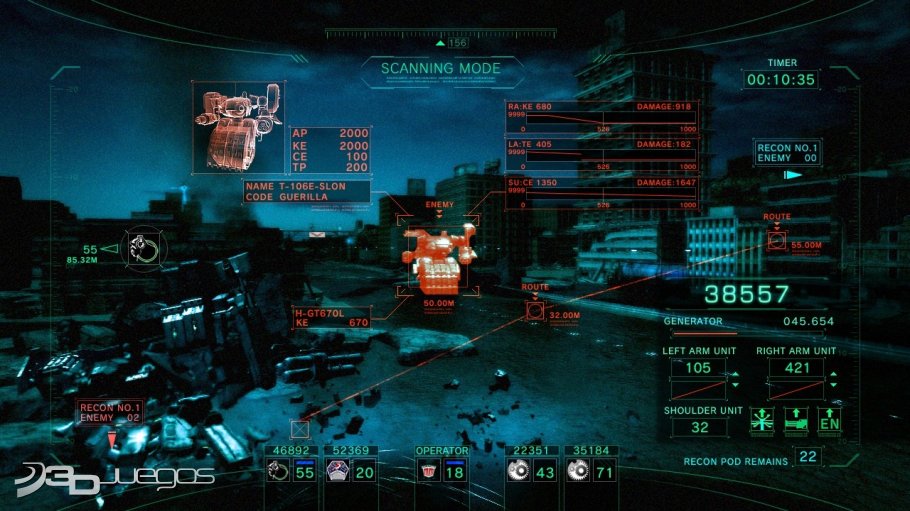Viewport: 910px width, 511px height.
Task: Pick the gear emblem under 35184
Action: pyautogui.click(x=576, y=473)
